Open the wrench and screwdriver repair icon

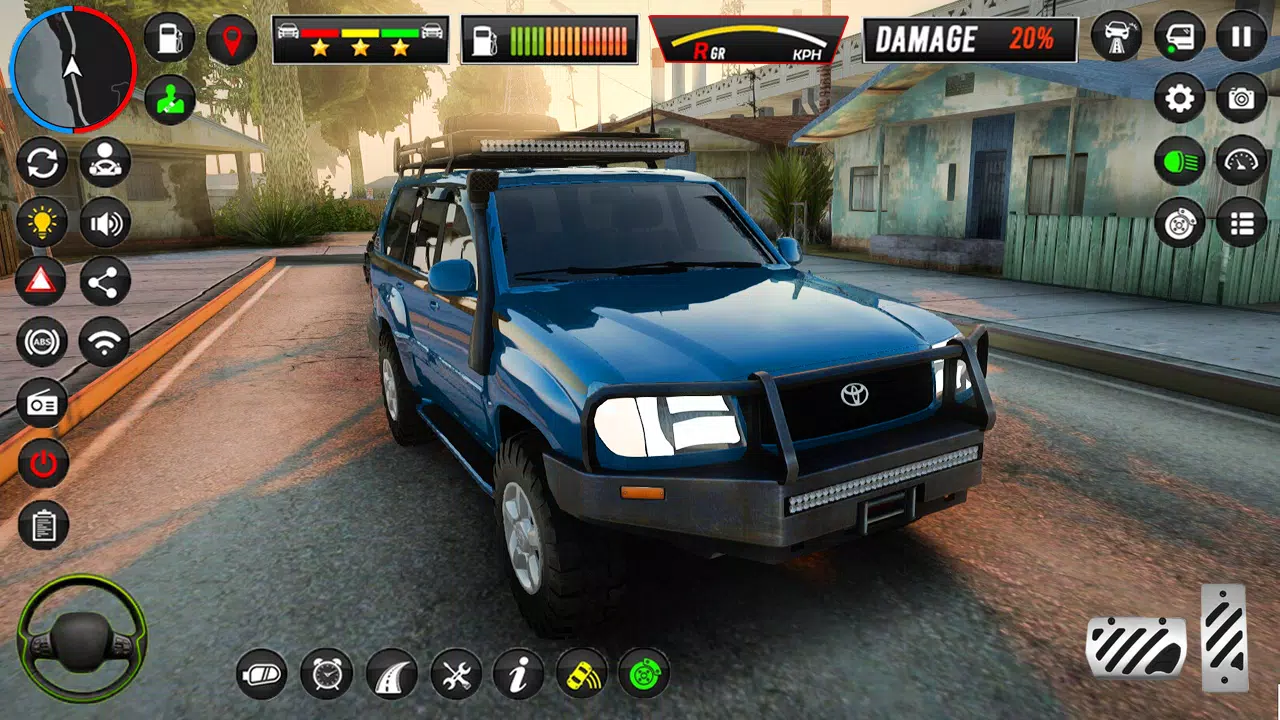point(456,674)
